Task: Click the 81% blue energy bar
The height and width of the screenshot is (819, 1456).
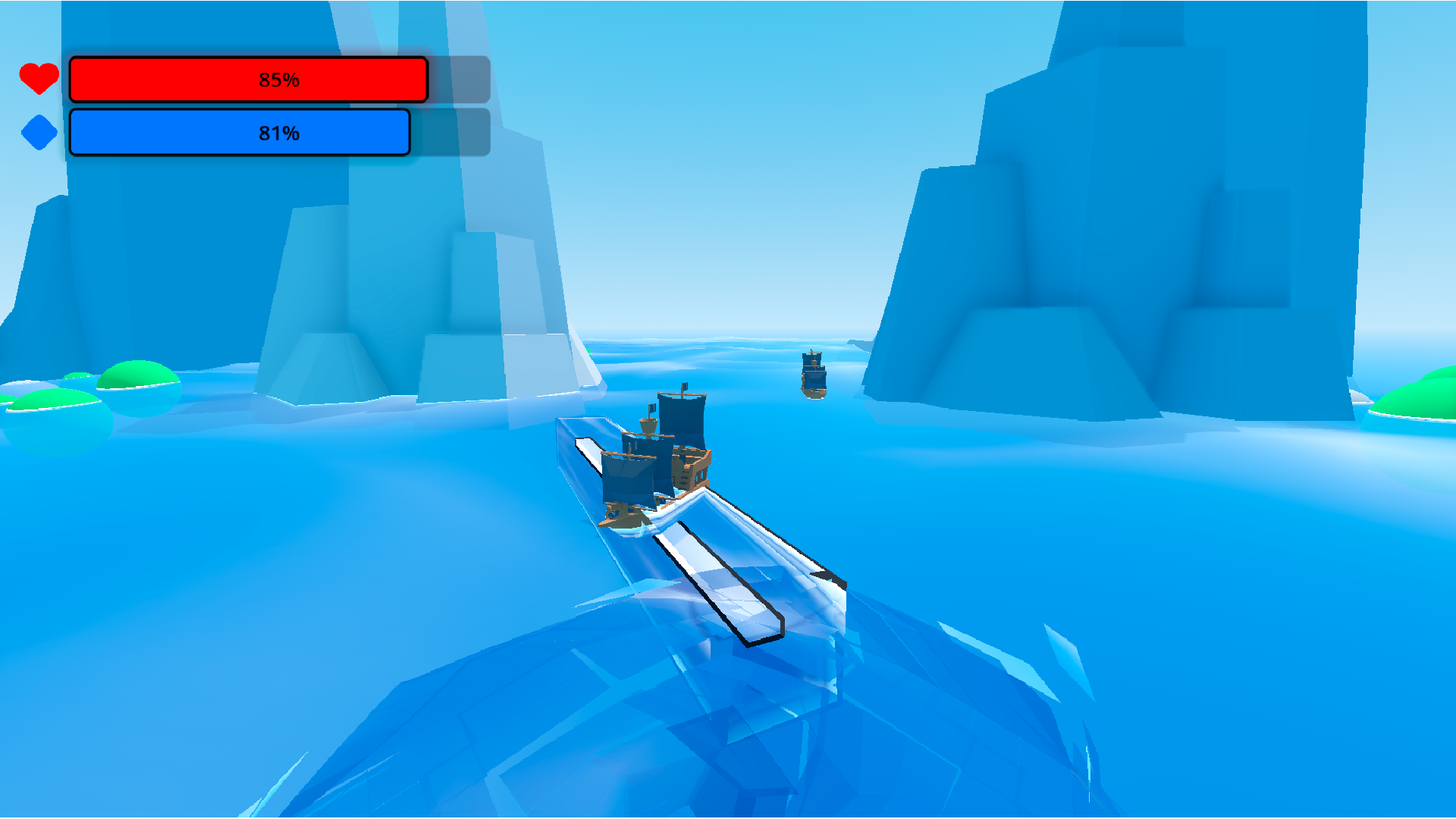Action: pos(240,133)
